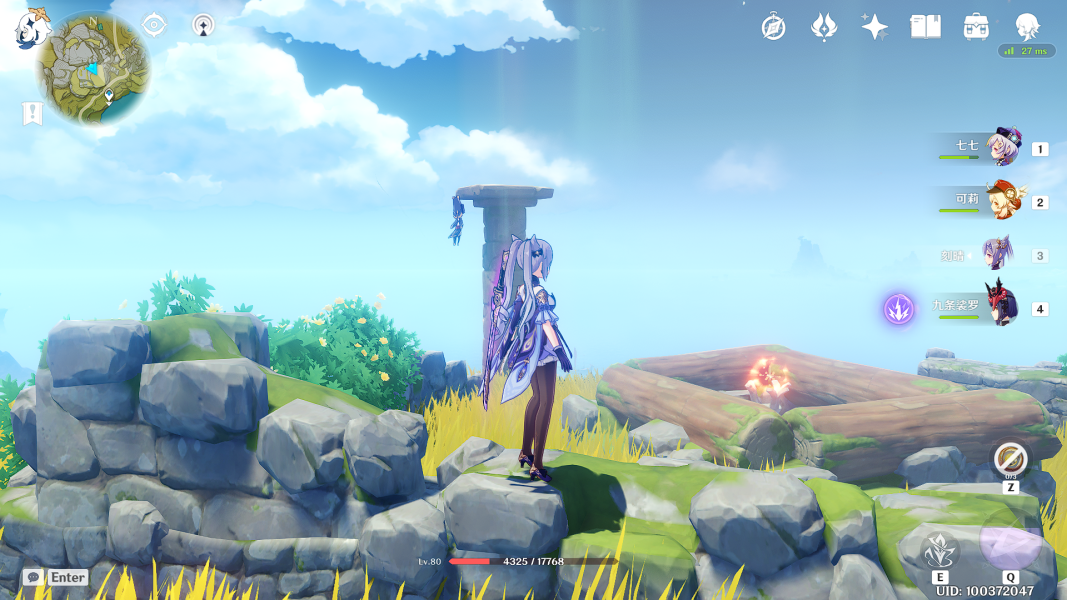Use the gadget quick-slot icon
1067x600 pixels.
pyautogui.click(x=1011, y=459)
